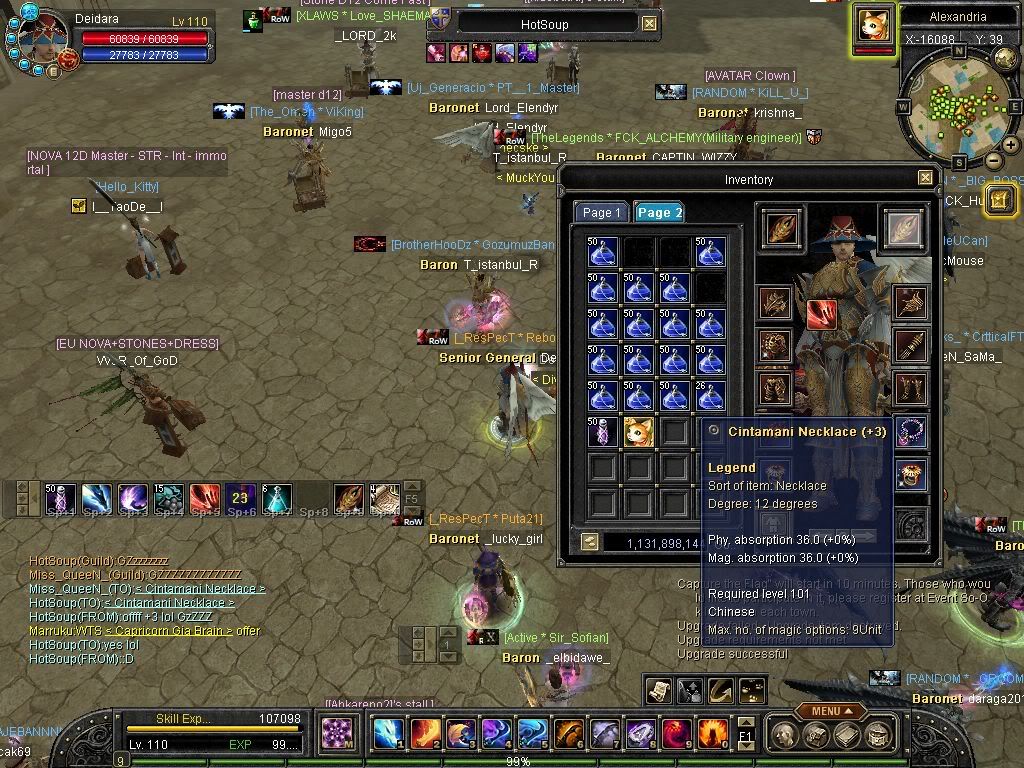This screenshot has height=768, width=1024.
Task: Click hotbar page up arrow above F1
Action: click(745, 721)
